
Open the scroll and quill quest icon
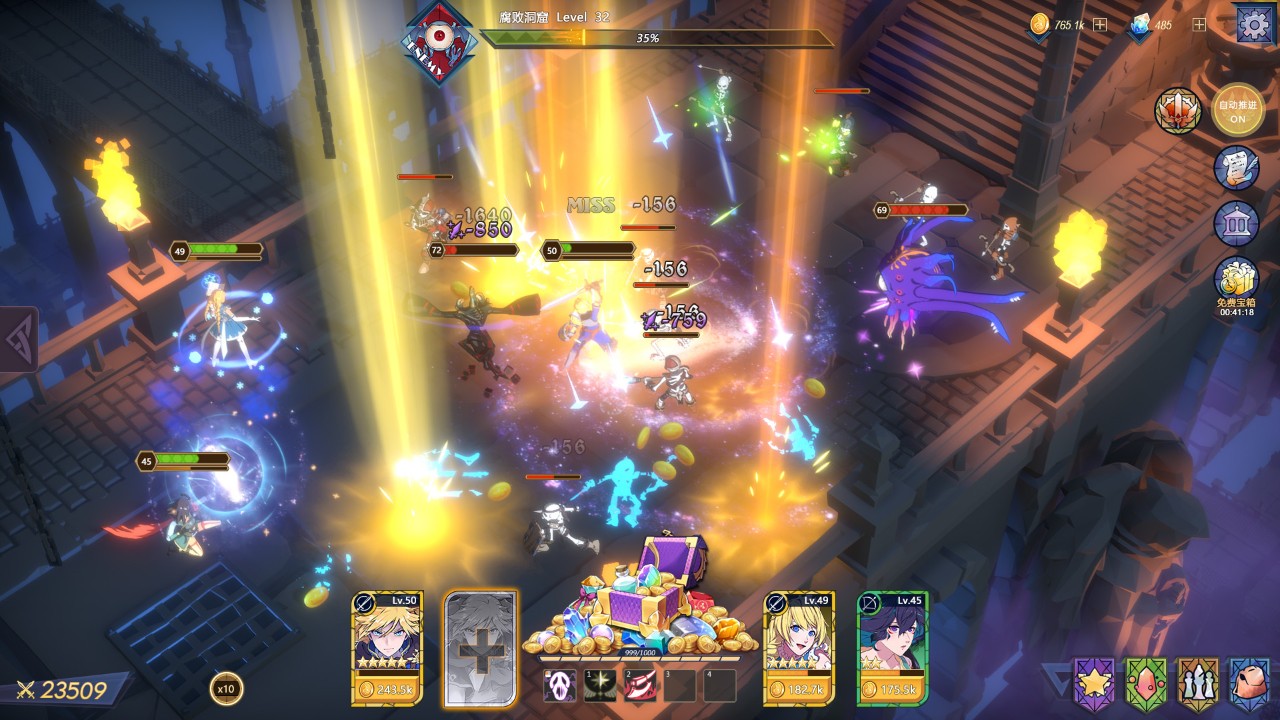pyautogui.click(x=1236, y=167)
